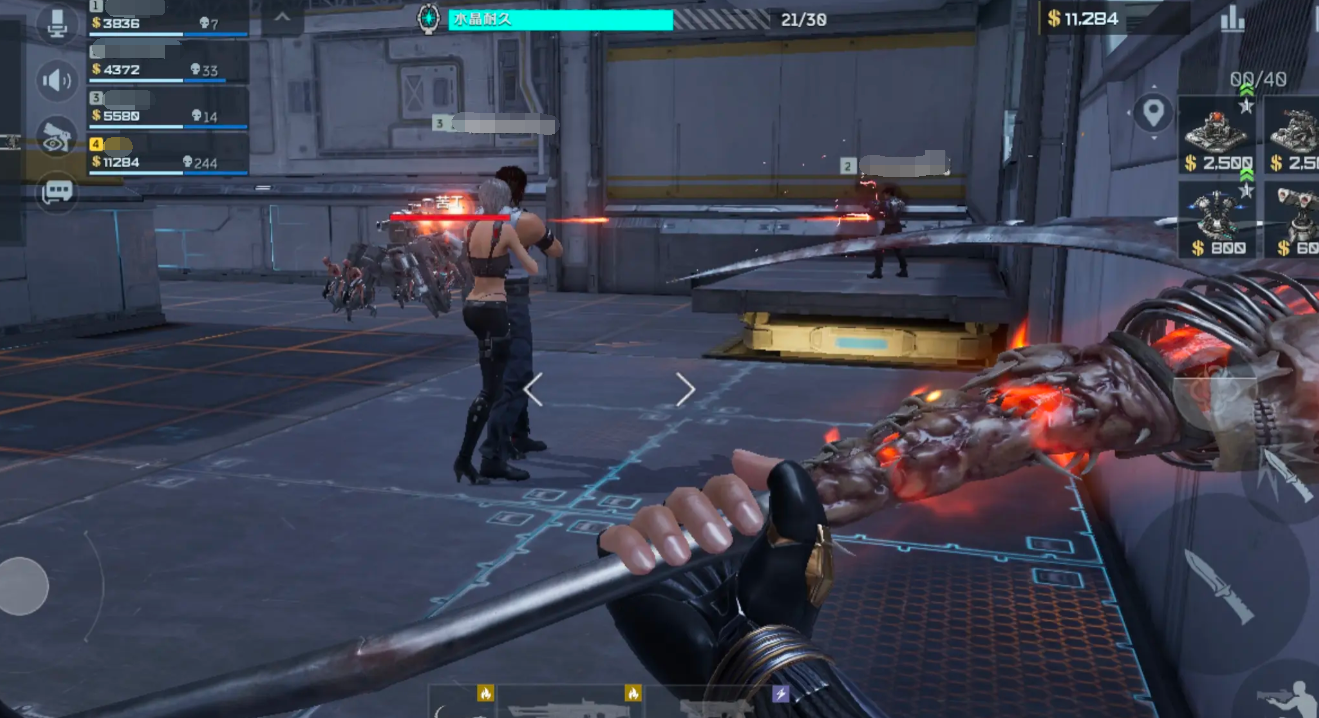
Task: Buy the turret priced at $800
Action: click(x=1216, y=220)
